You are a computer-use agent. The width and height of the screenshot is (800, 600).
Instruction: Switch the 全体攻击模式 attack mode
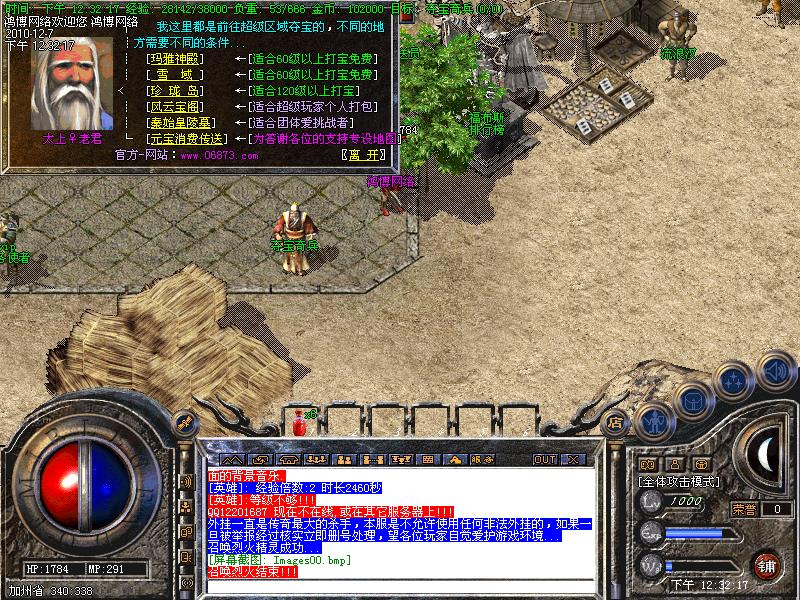(682, 481)
